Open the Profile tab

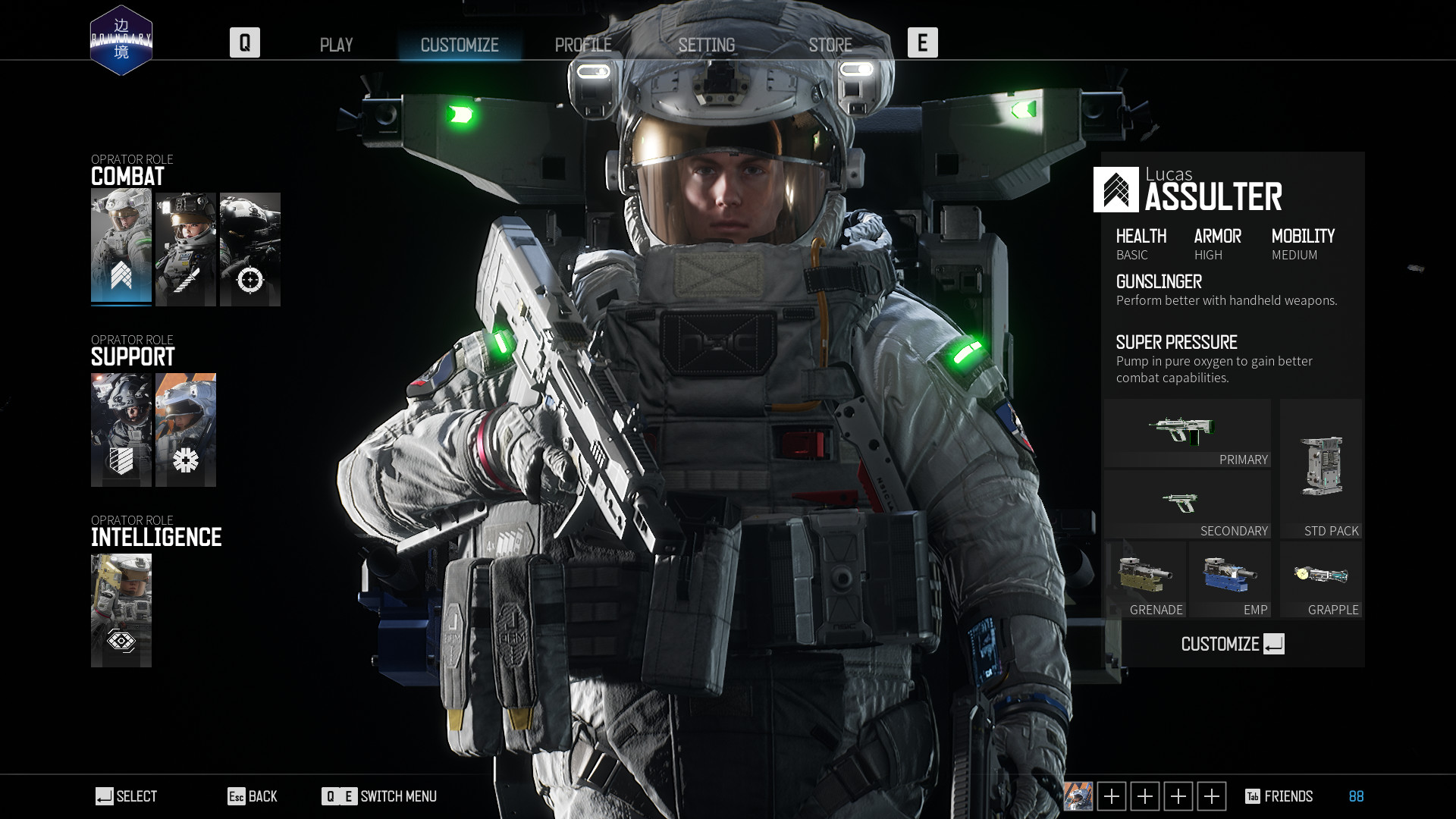coord(583,45)
